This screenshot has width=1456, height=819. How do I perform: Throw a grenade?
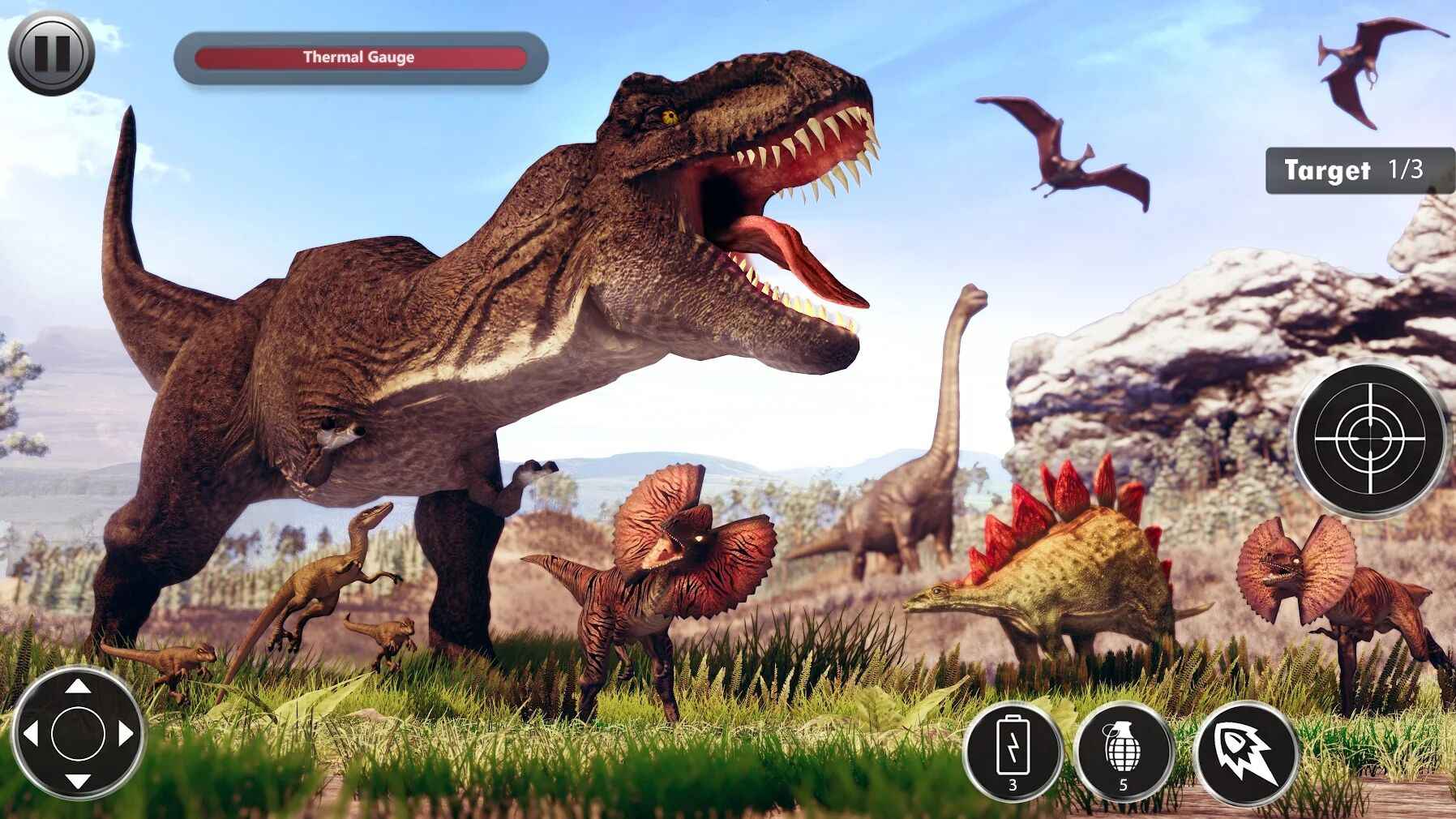pos(1123,752)
